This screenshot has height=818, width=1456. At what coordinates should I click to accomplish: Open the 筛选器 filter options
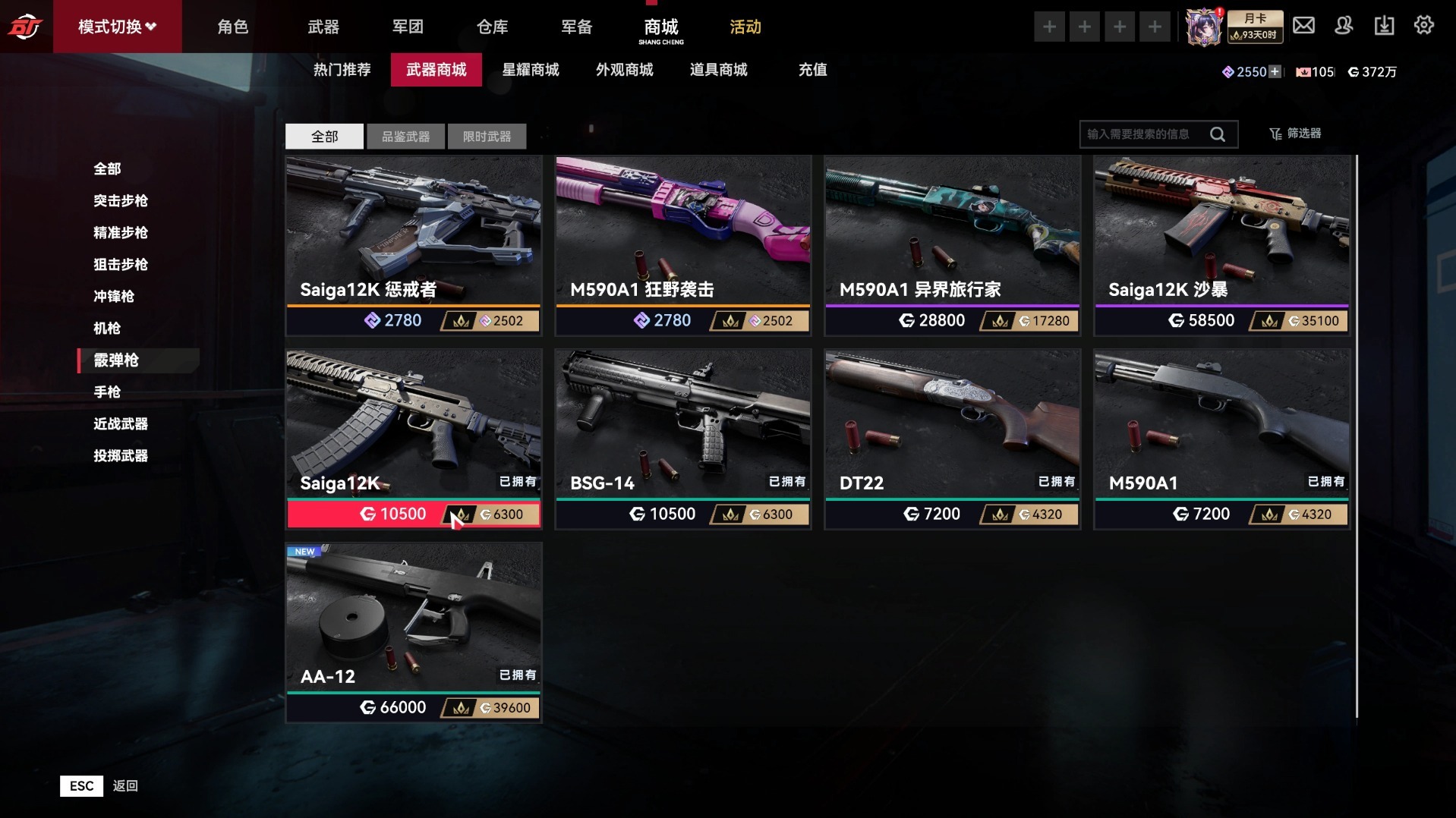(1295, 134)
